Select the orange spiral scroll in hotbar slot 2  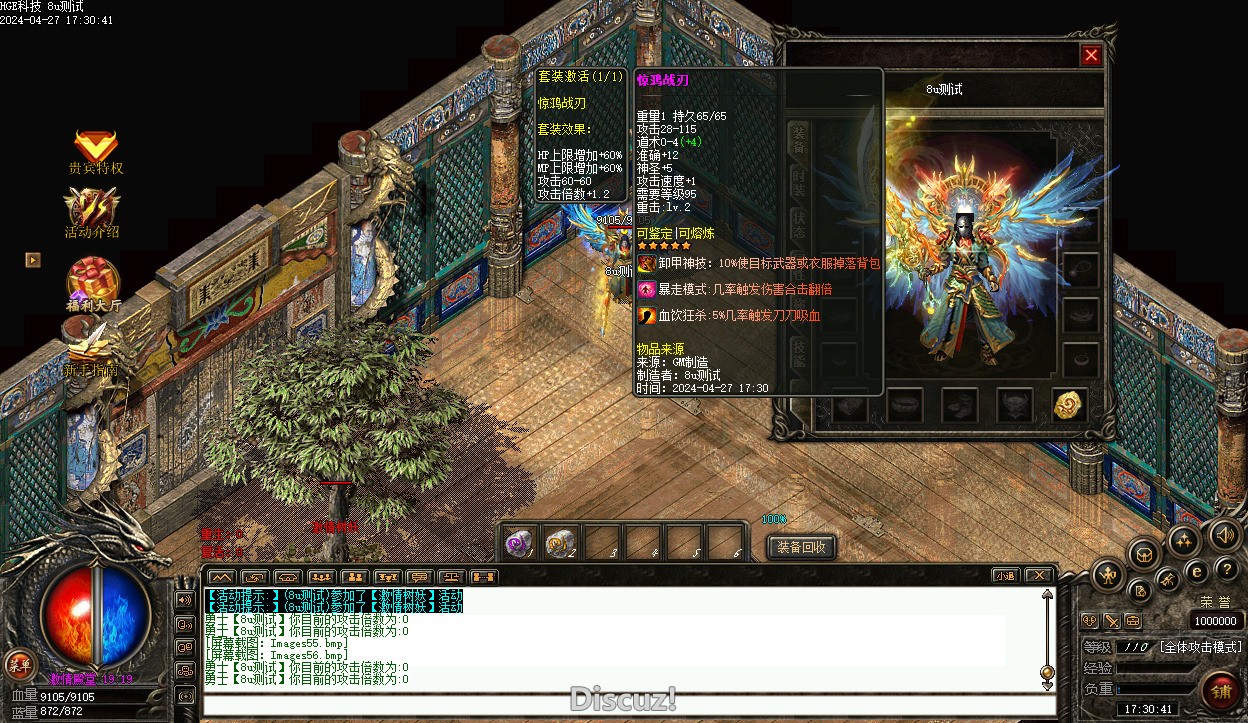[x=561, y=543]
